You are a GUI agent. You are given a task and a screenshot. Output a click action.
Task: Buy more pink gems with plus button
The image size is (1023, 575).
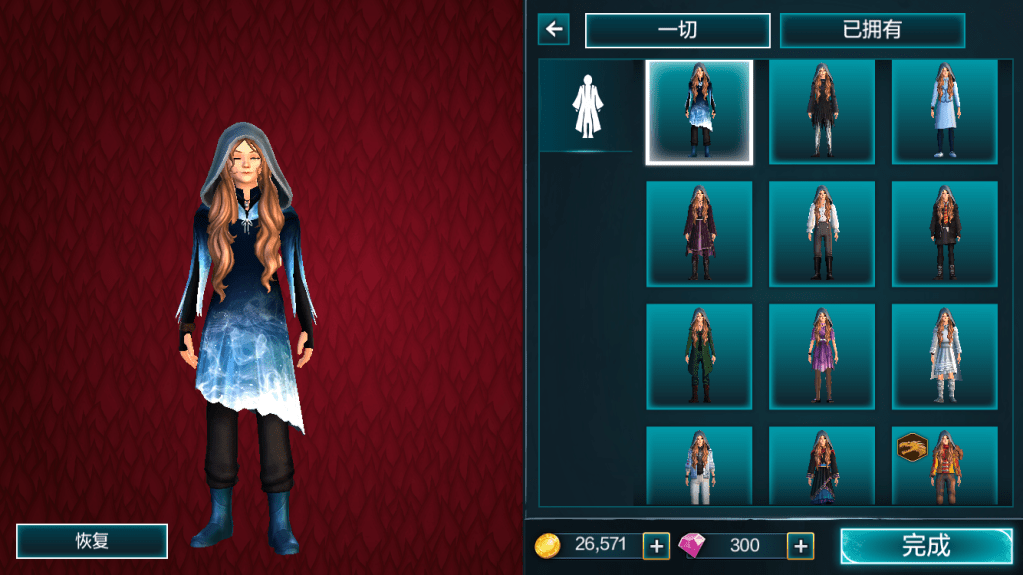coord(800,545)
